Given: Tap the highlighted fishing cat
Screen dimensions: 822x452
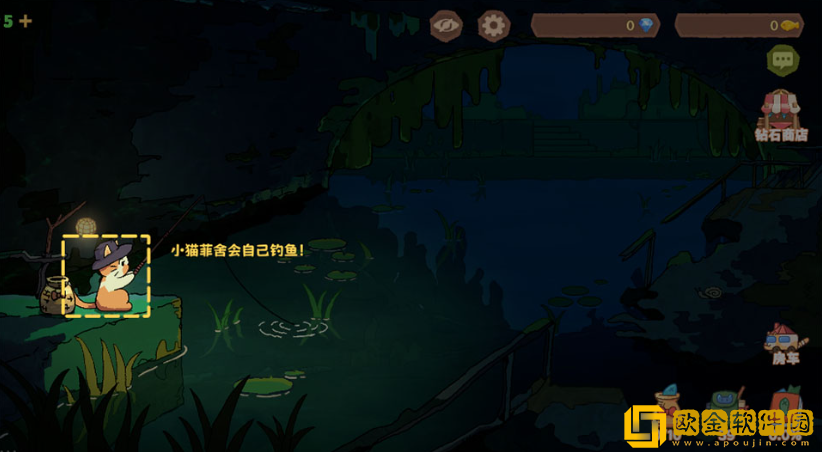Looking at the screenshot, I should (x=107, y=277).
